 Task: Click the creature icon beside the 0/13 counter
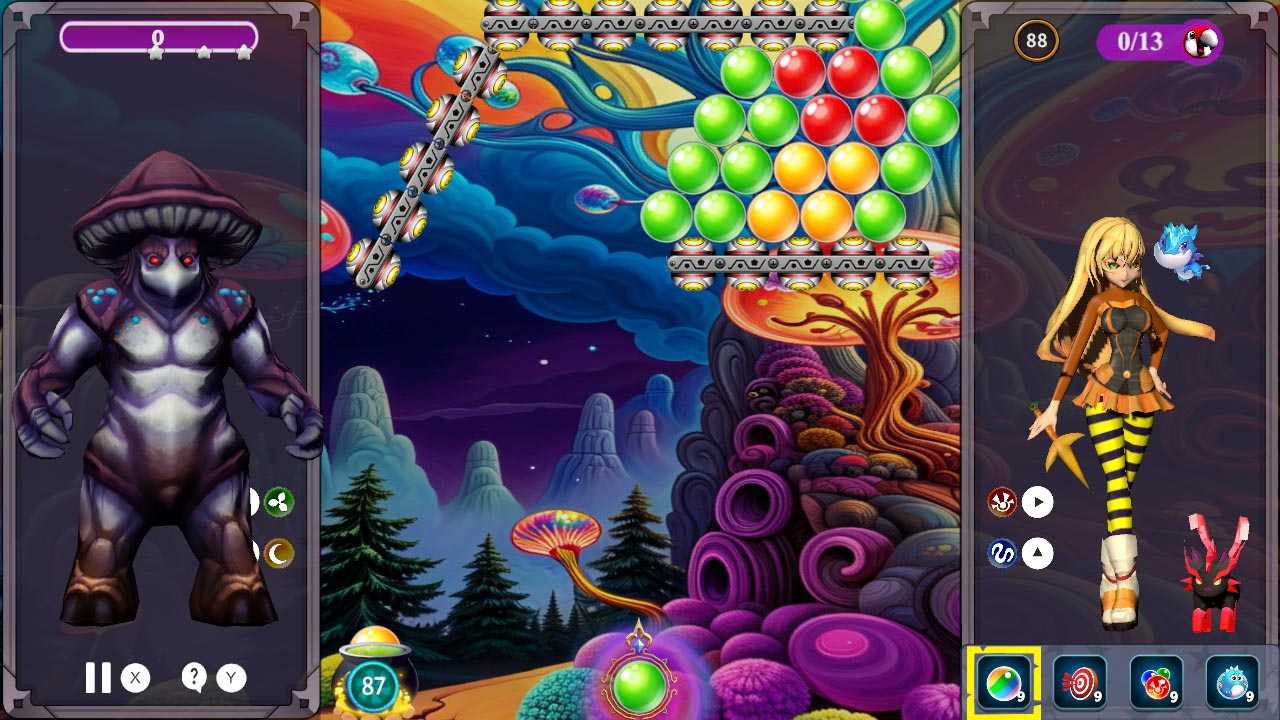pos(1199,41)
